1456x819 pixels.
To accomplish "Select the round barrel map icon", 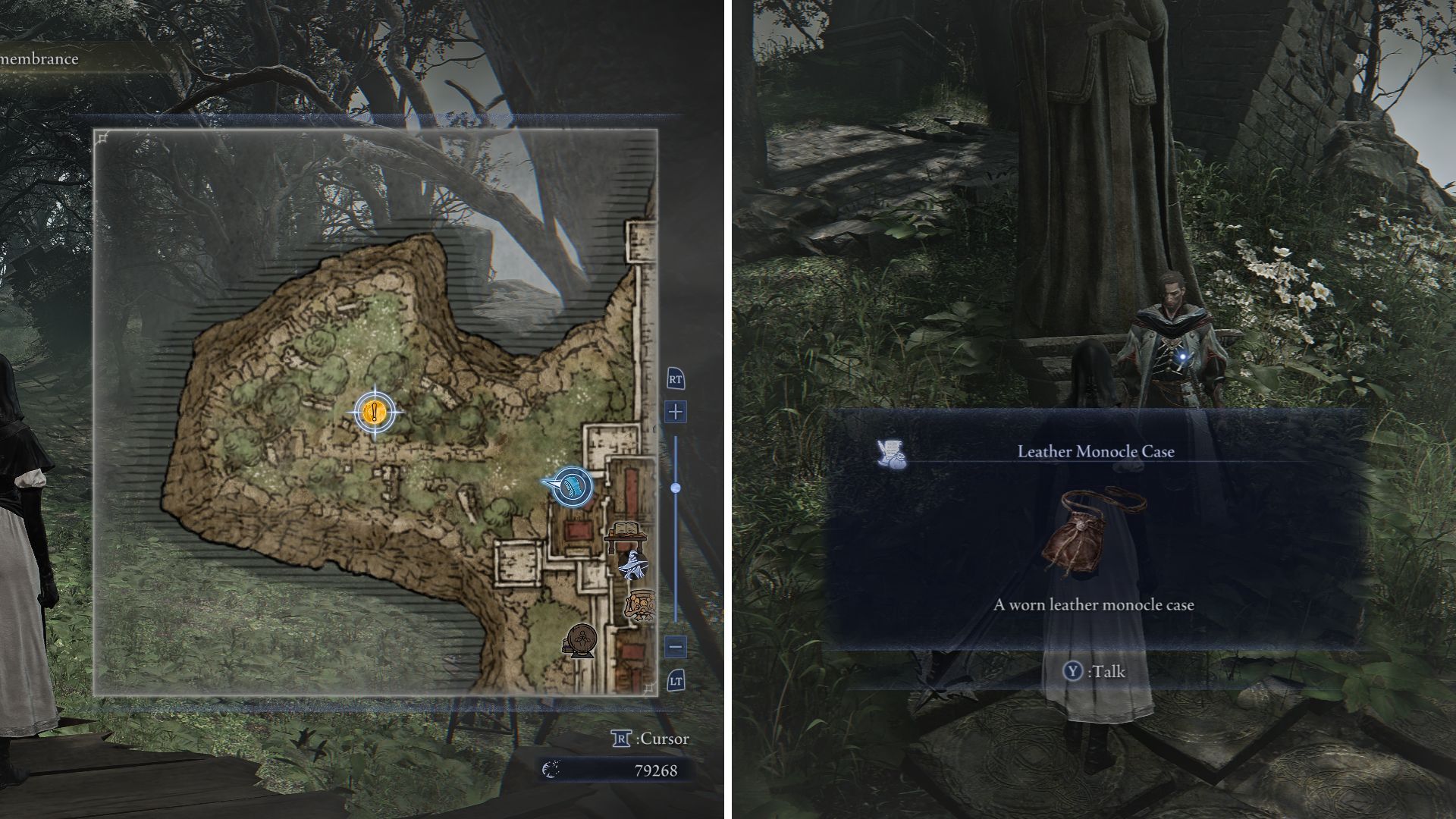I will click(x=580, y=641).
